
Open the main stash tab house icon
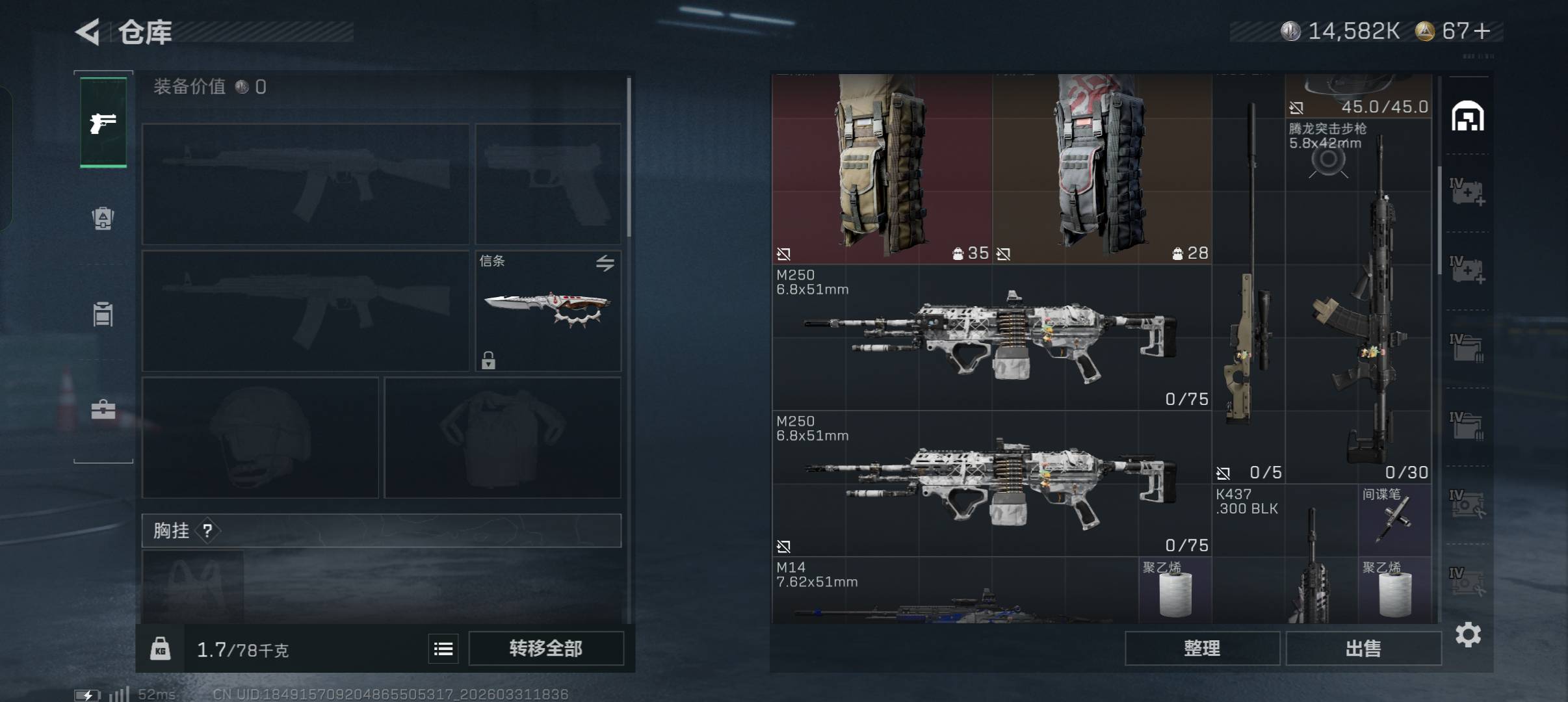click(1467, 116)
